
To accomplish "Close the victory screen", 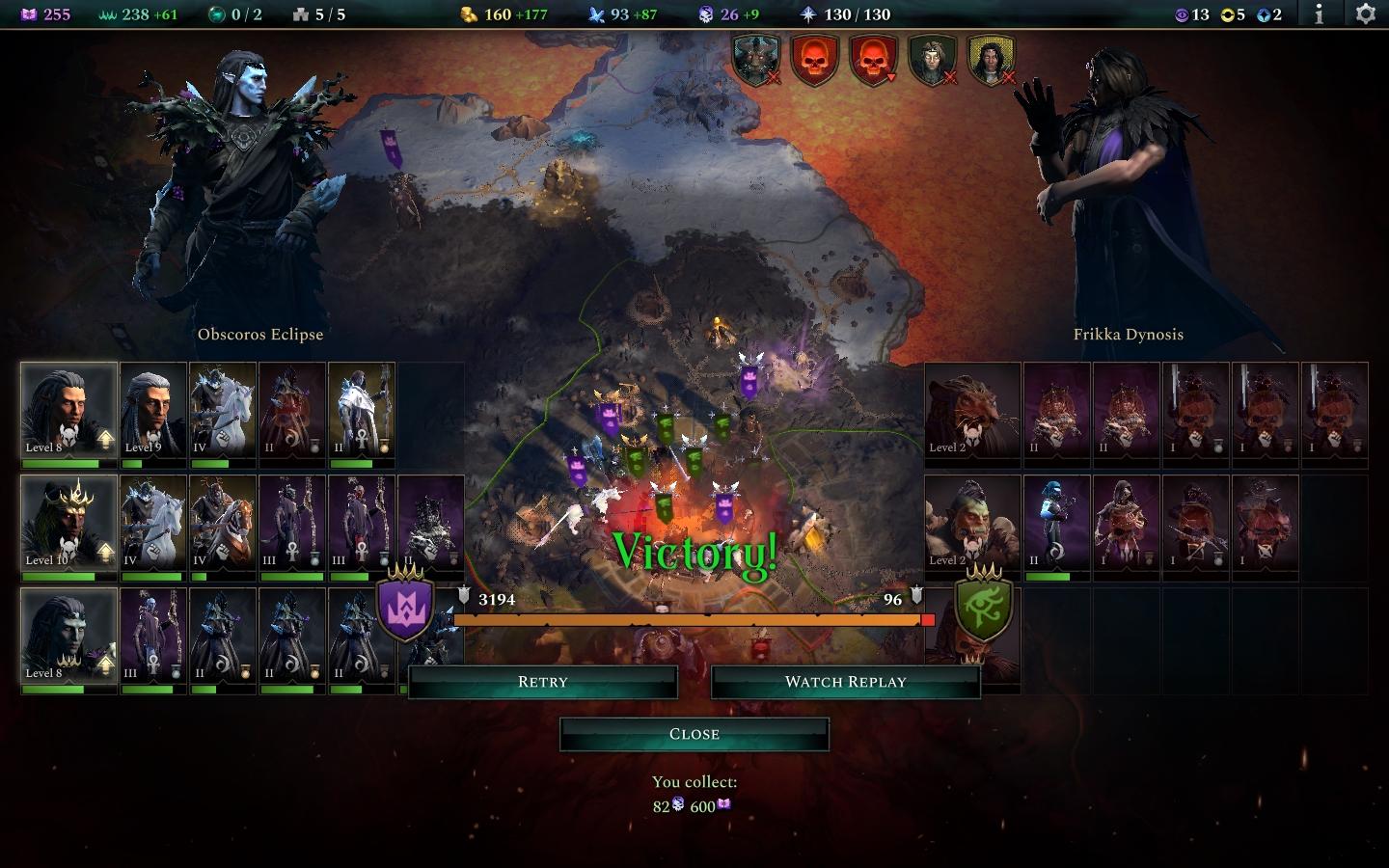I will click(x=694, y=734).
